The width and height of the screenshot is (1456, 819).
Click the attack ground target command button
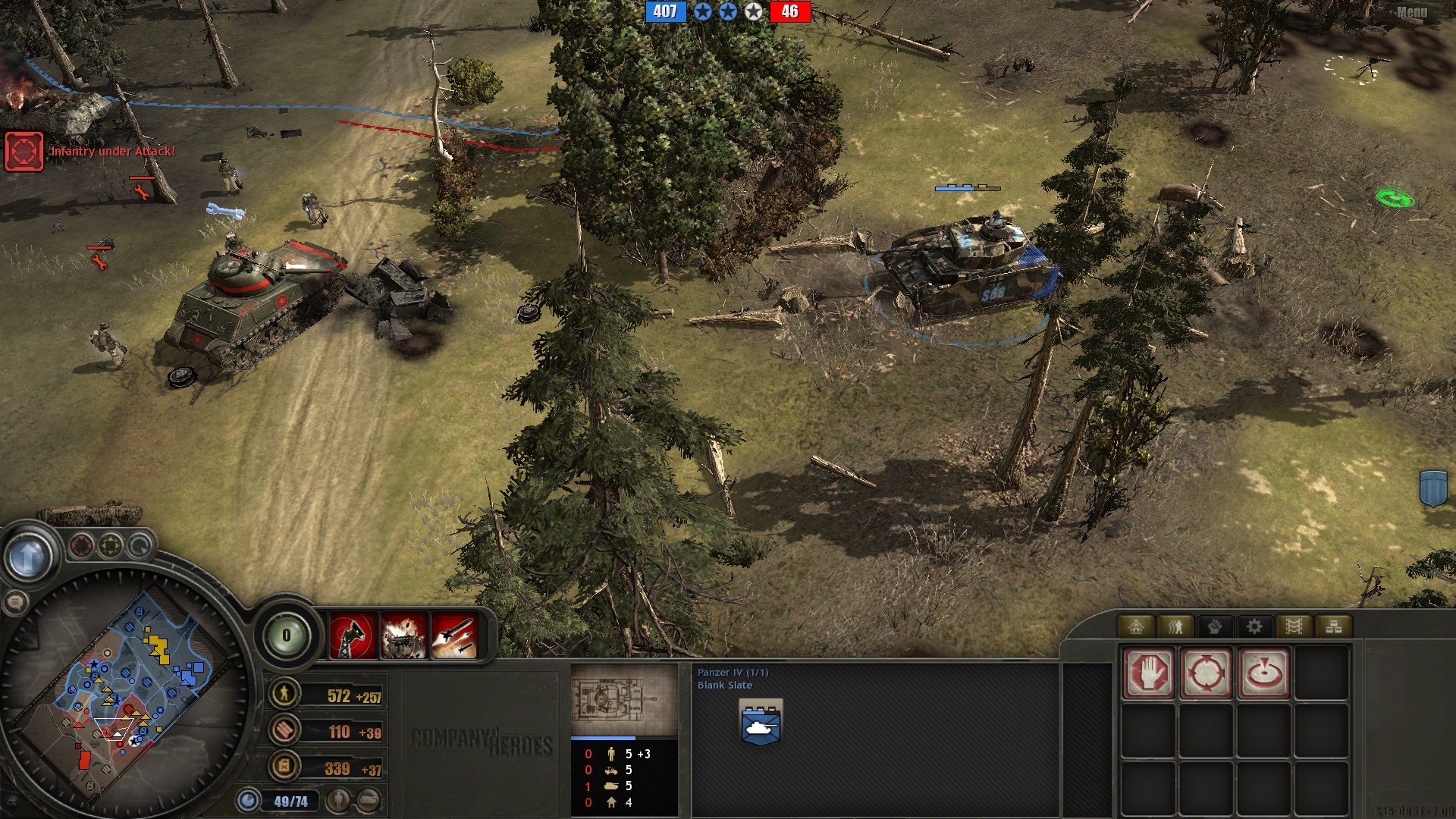point(1263,673)
